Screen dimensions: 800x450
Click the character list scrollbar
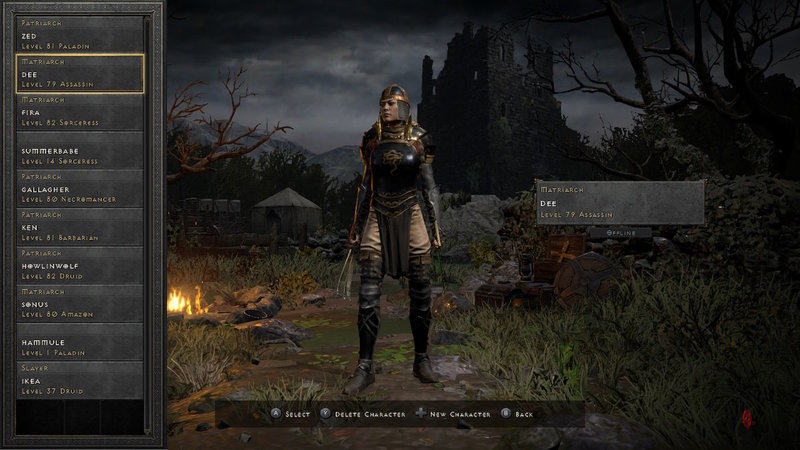coord(153,220)
